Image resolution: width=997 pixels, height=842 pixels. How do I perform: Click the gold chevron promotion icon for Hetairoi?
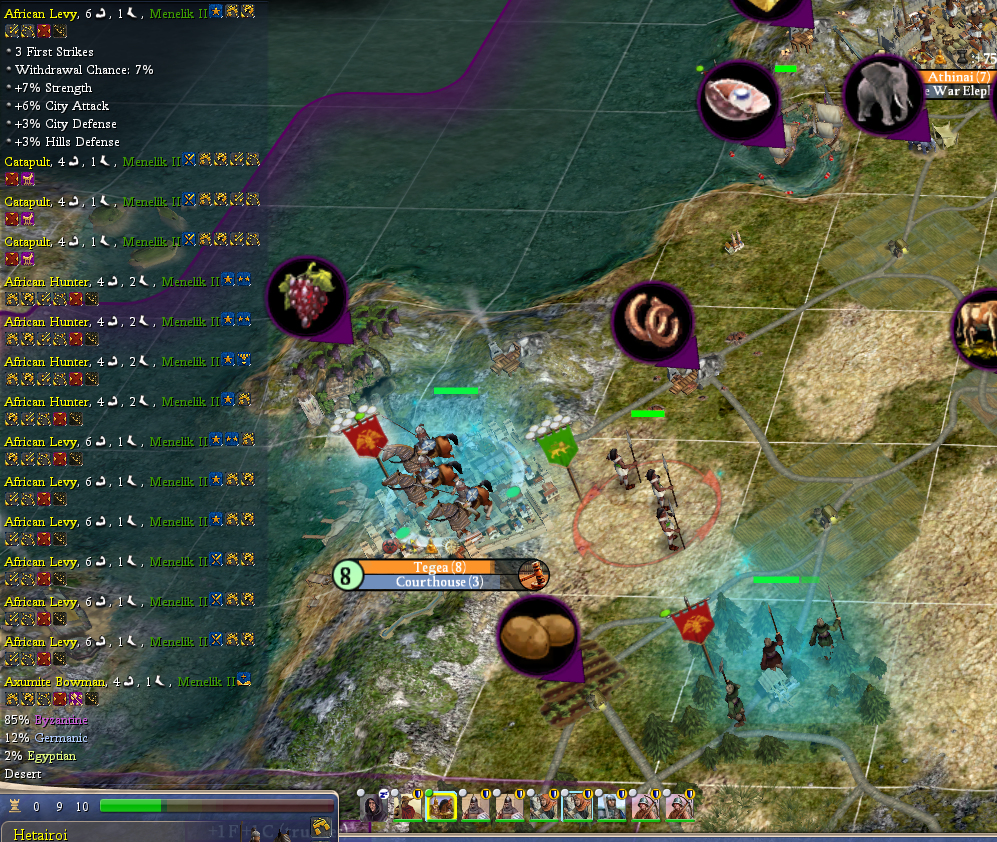tap(321, 826)
